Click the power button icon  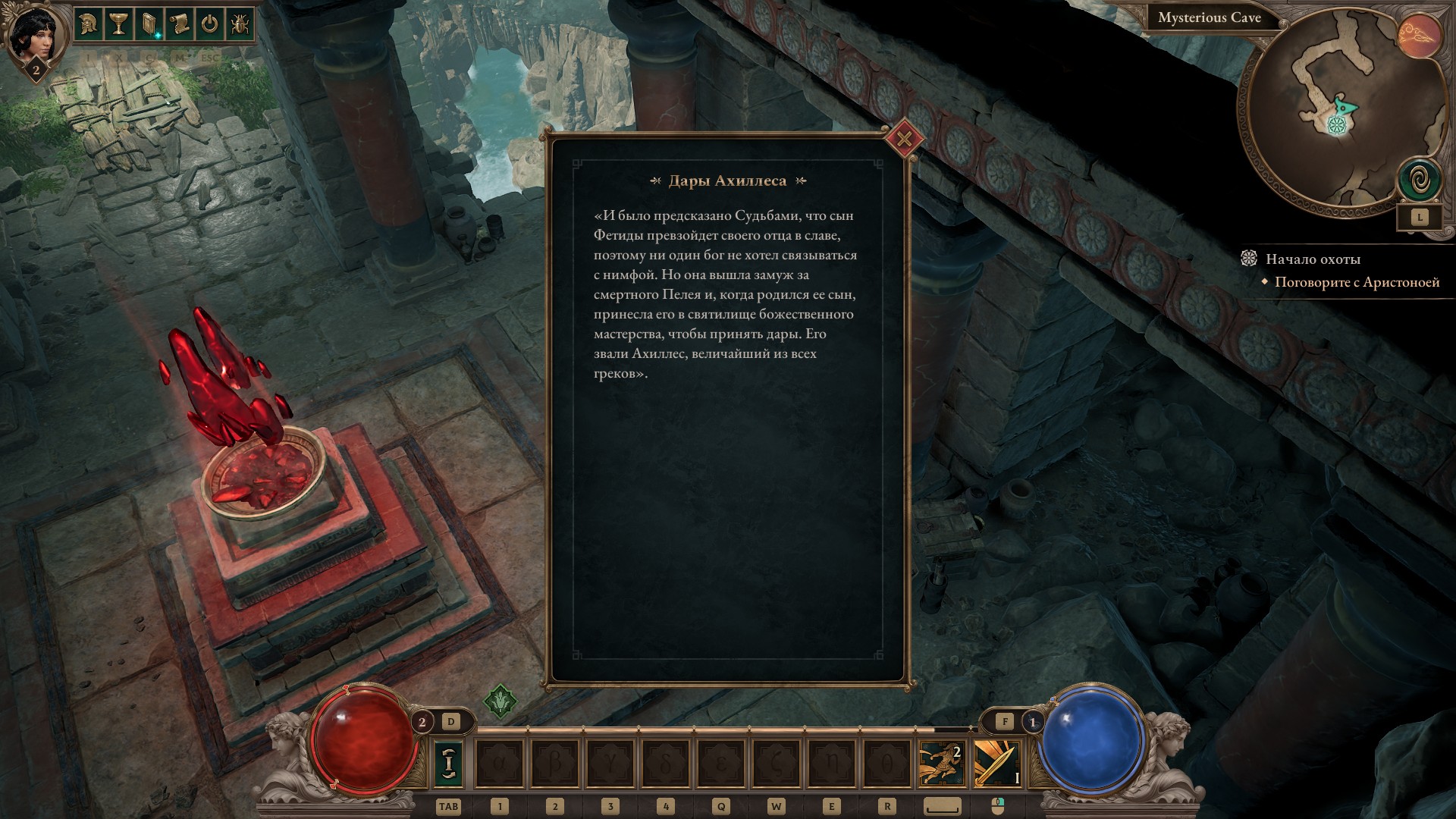209,25
